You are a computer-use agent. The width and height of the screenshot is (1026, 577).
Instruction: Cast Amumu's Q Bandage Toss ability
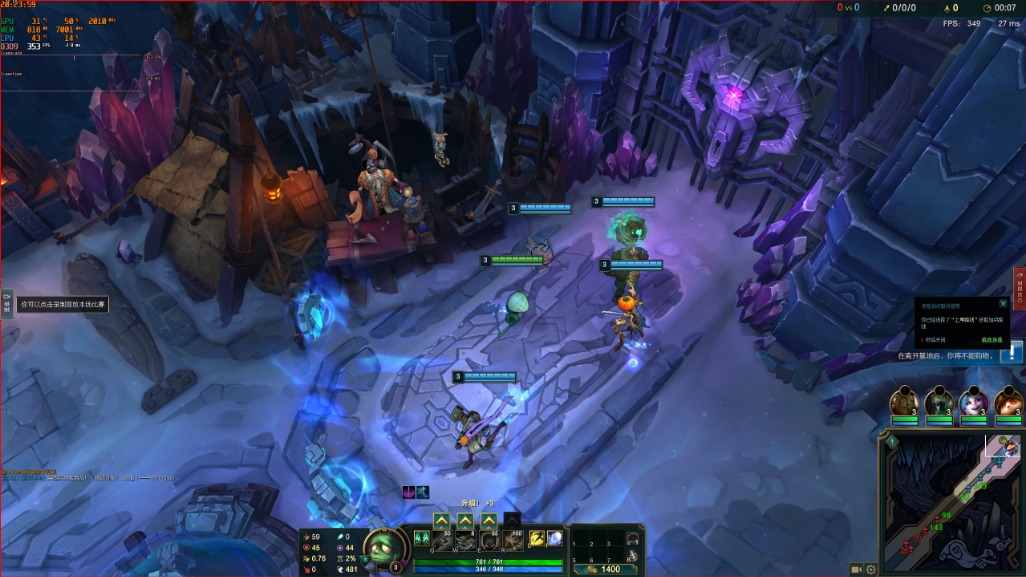click(x=441, y=540)
